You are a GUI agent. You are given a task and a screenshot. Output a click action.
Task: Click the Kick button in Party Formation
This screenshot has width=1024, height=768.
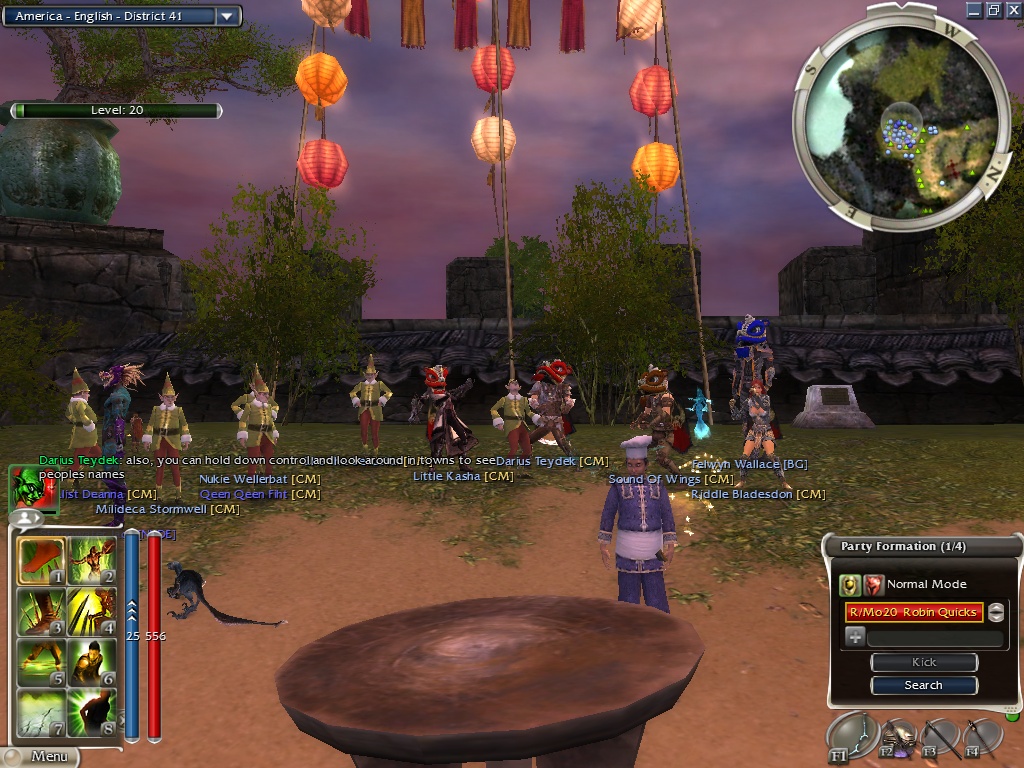pos(923,662)
